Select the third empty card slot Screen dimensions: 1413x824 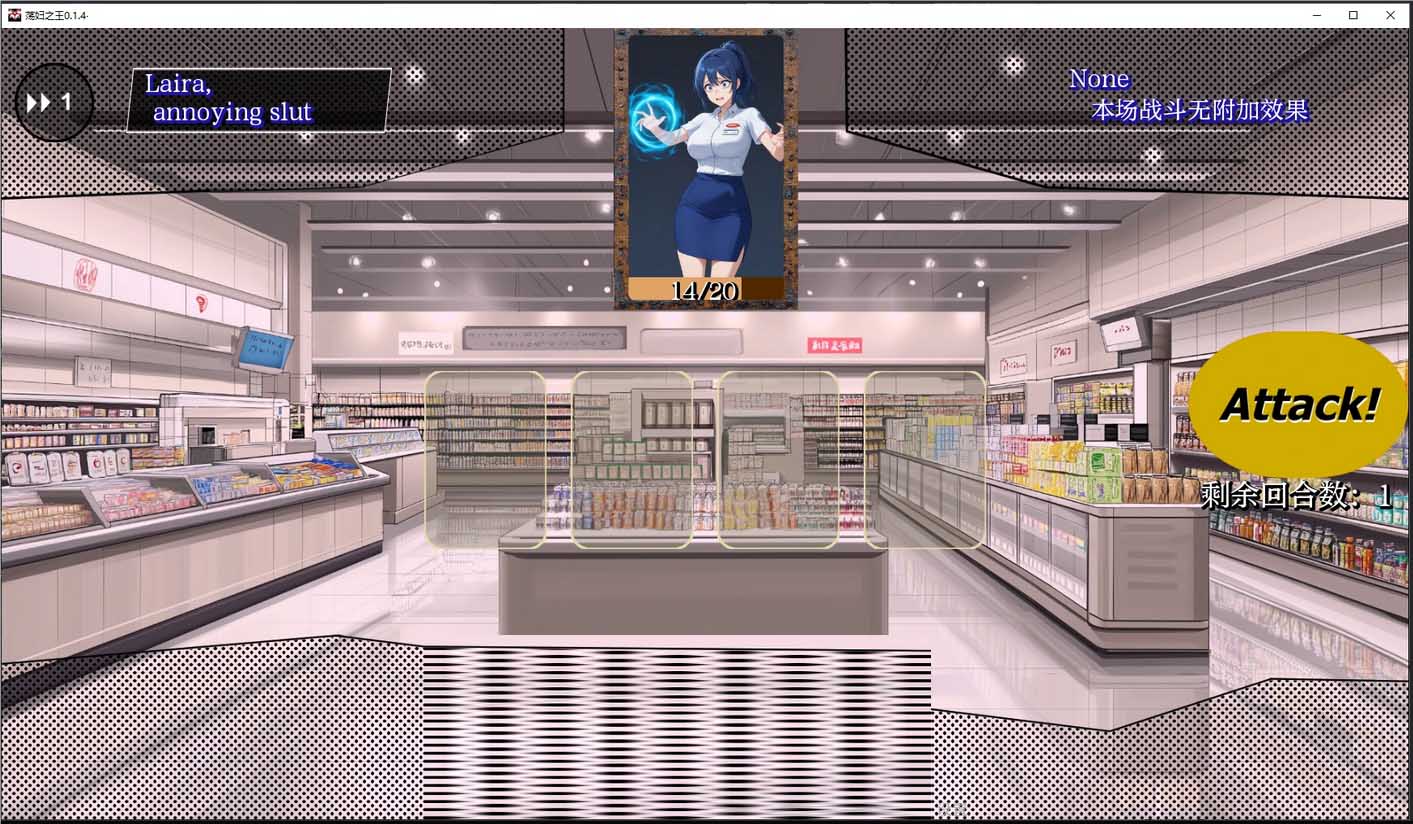coord(780,460)
